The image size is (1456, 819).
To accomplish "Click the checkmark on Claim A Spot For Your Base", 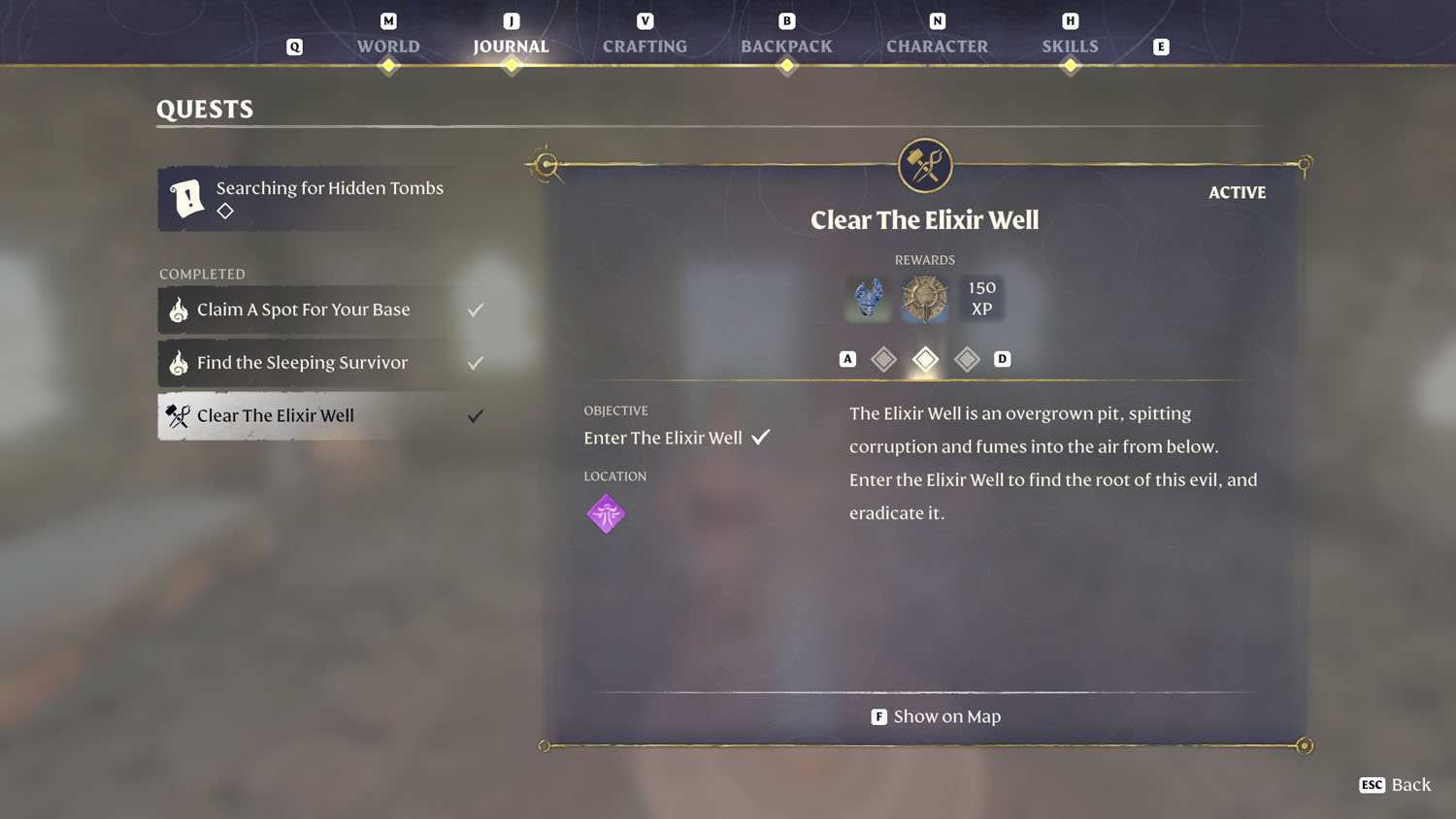I will pyautogui.click(x=475, y=309).
